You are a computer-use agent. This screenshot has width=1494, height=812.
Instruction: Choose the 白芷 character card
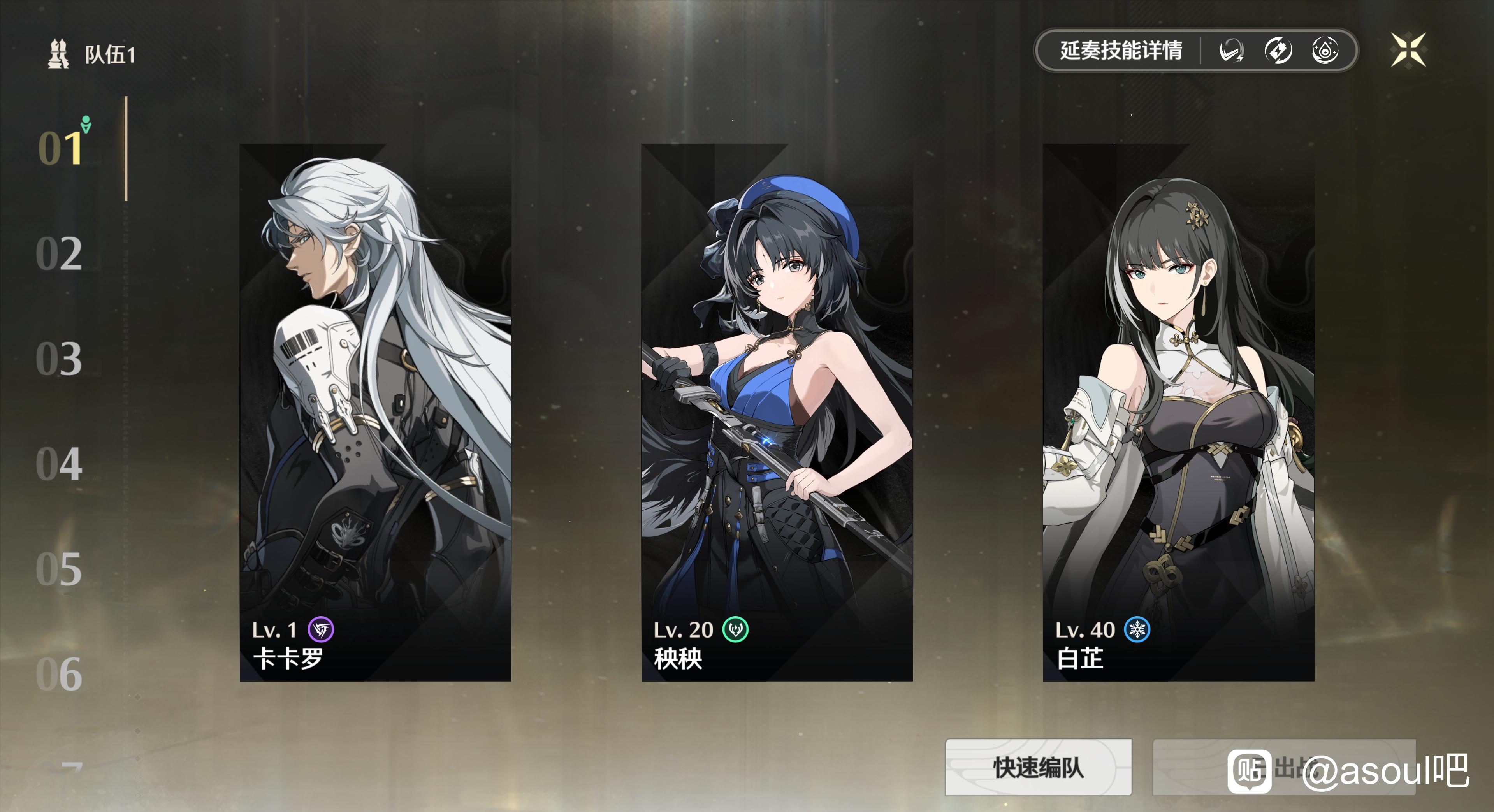pyautogui.click(x=1178, y=412)
